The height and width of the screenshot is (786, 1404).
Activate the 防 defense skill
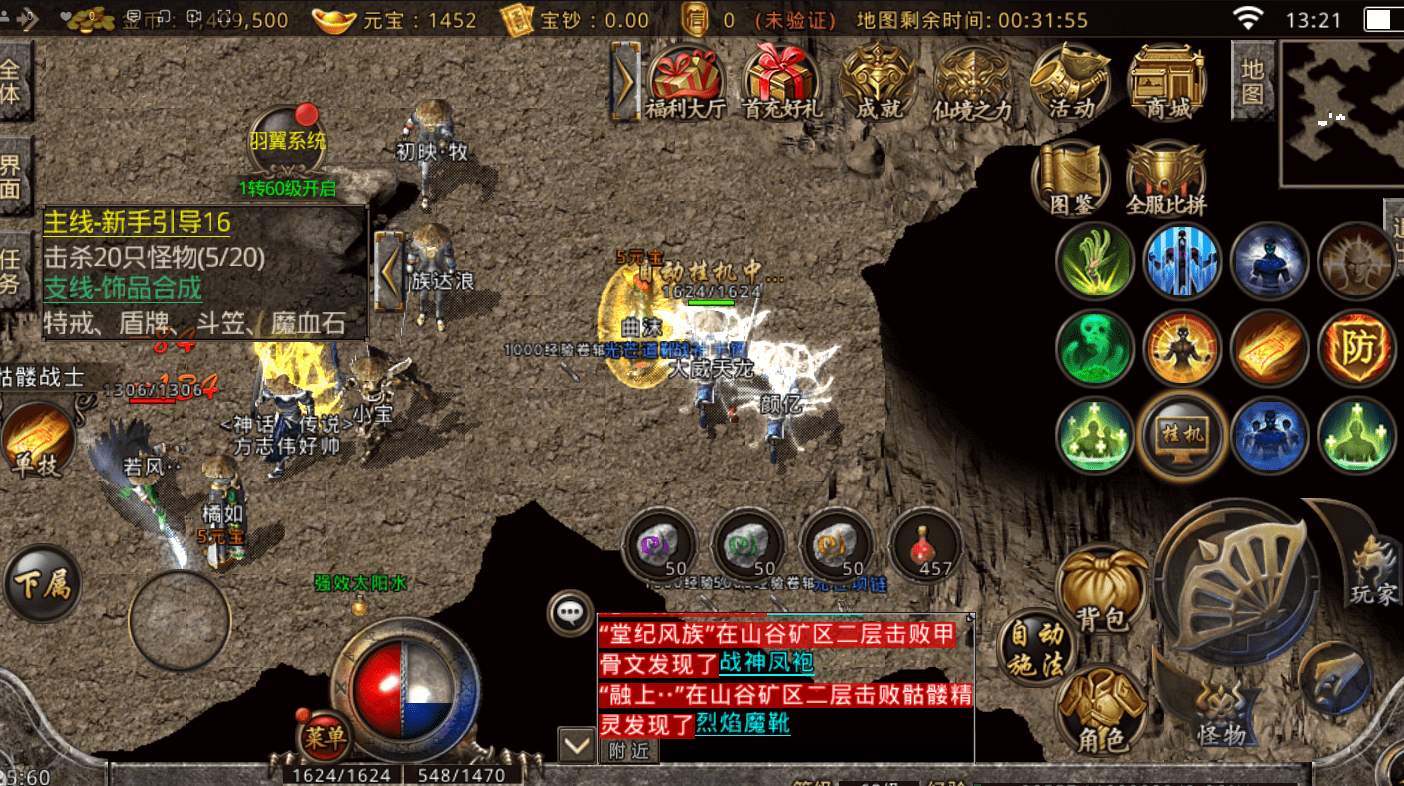tap(1357, 348)
